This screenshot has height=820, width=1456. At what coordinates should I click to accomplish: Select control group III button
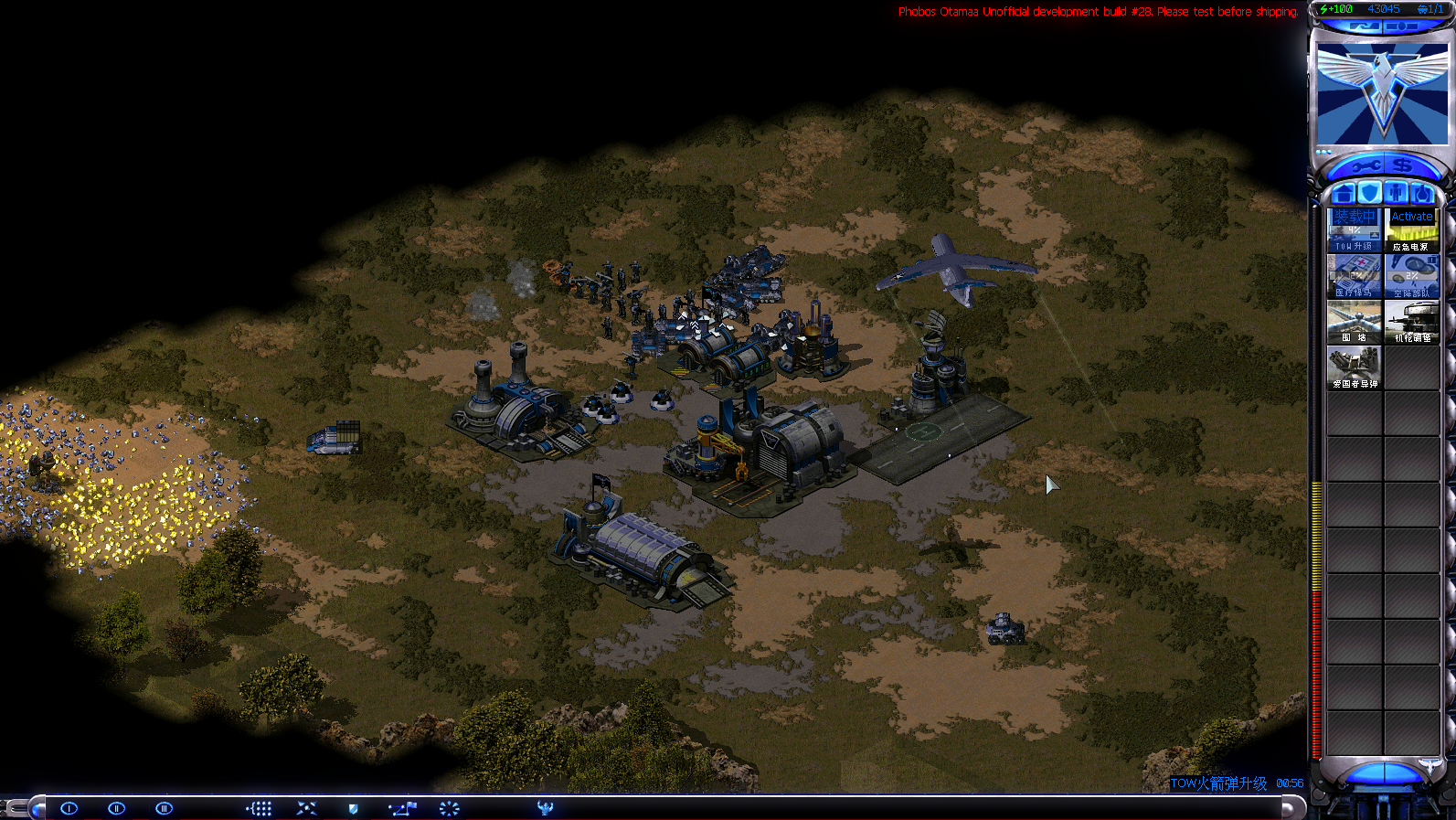click(x=165, y=808)
